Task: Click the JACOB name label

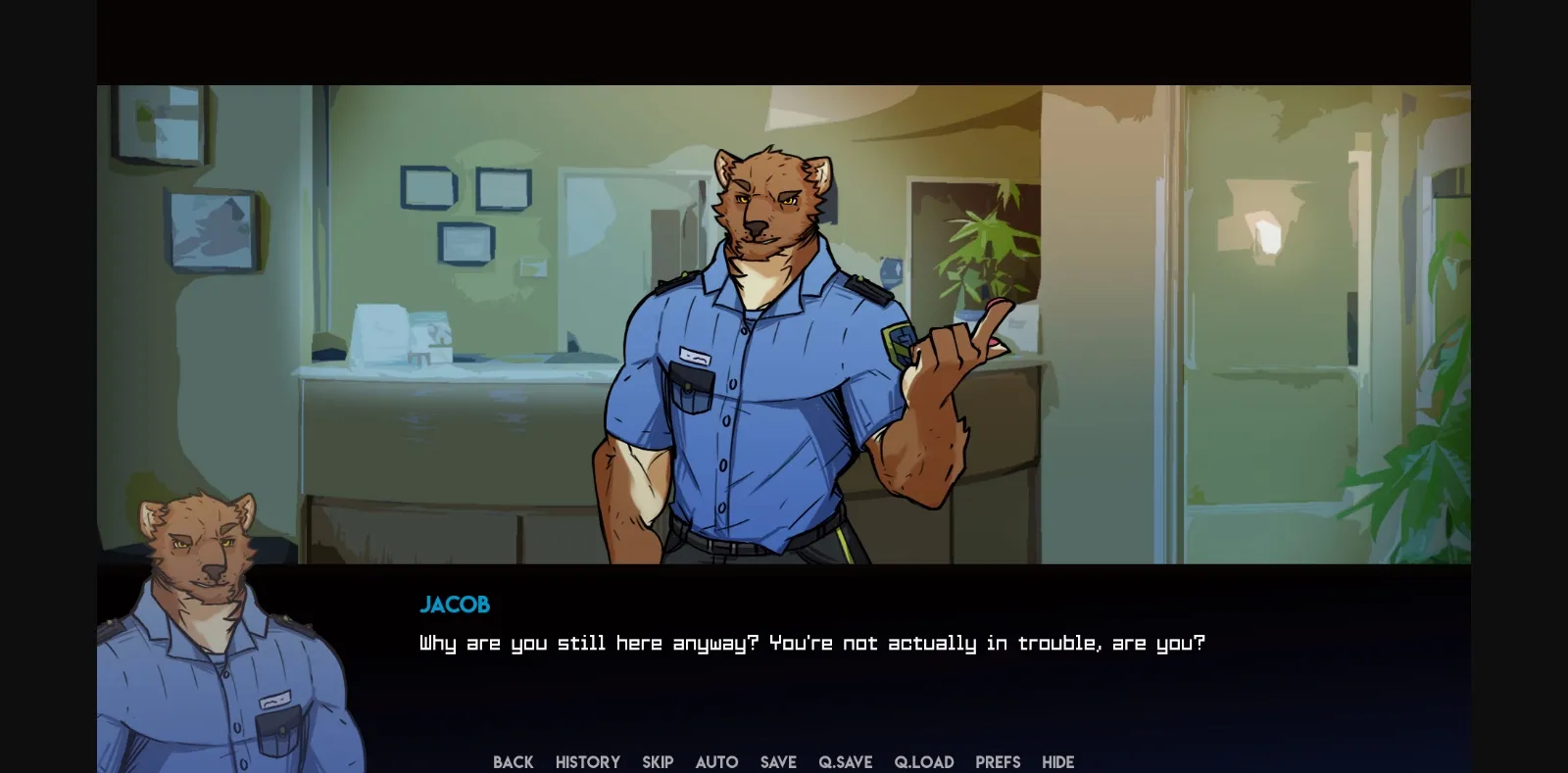Action: coord(455,604)
